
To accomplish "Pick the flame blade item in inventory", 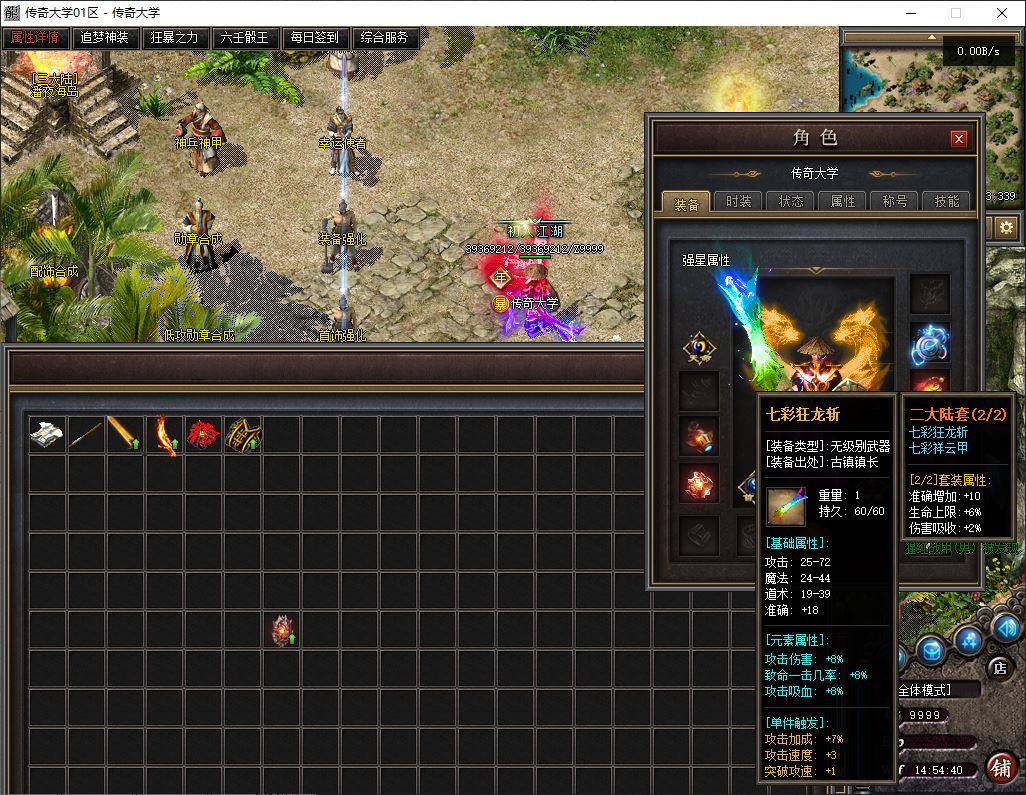I will click(x=164, y=435).
